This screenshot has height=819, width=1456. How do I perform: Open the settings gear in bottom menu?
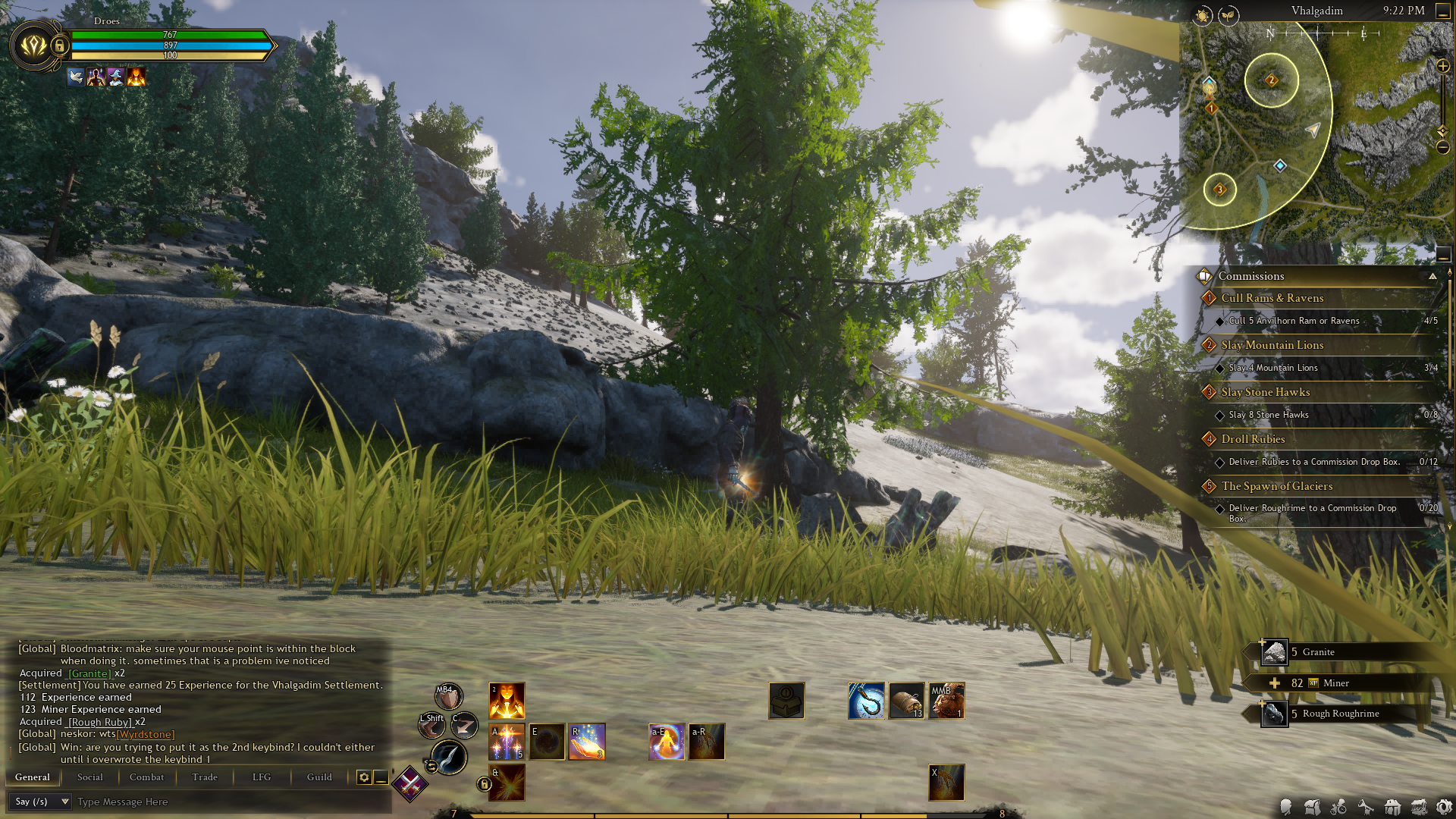pos(1444,807)
